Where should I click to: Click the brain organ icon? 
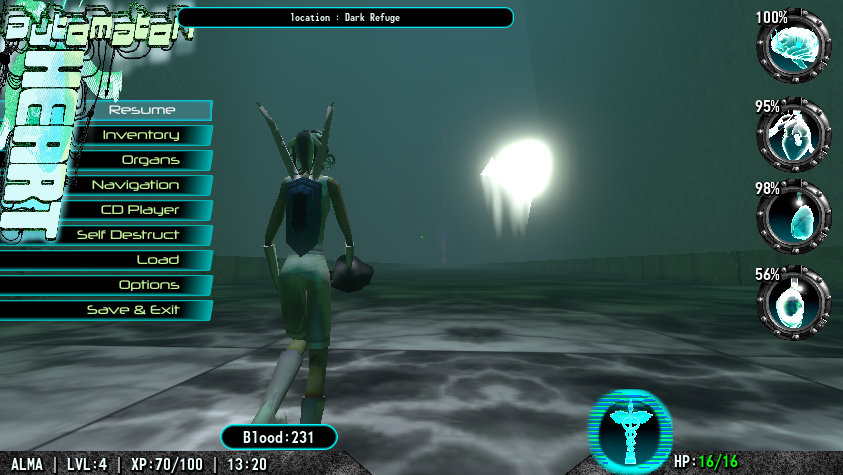794,46
